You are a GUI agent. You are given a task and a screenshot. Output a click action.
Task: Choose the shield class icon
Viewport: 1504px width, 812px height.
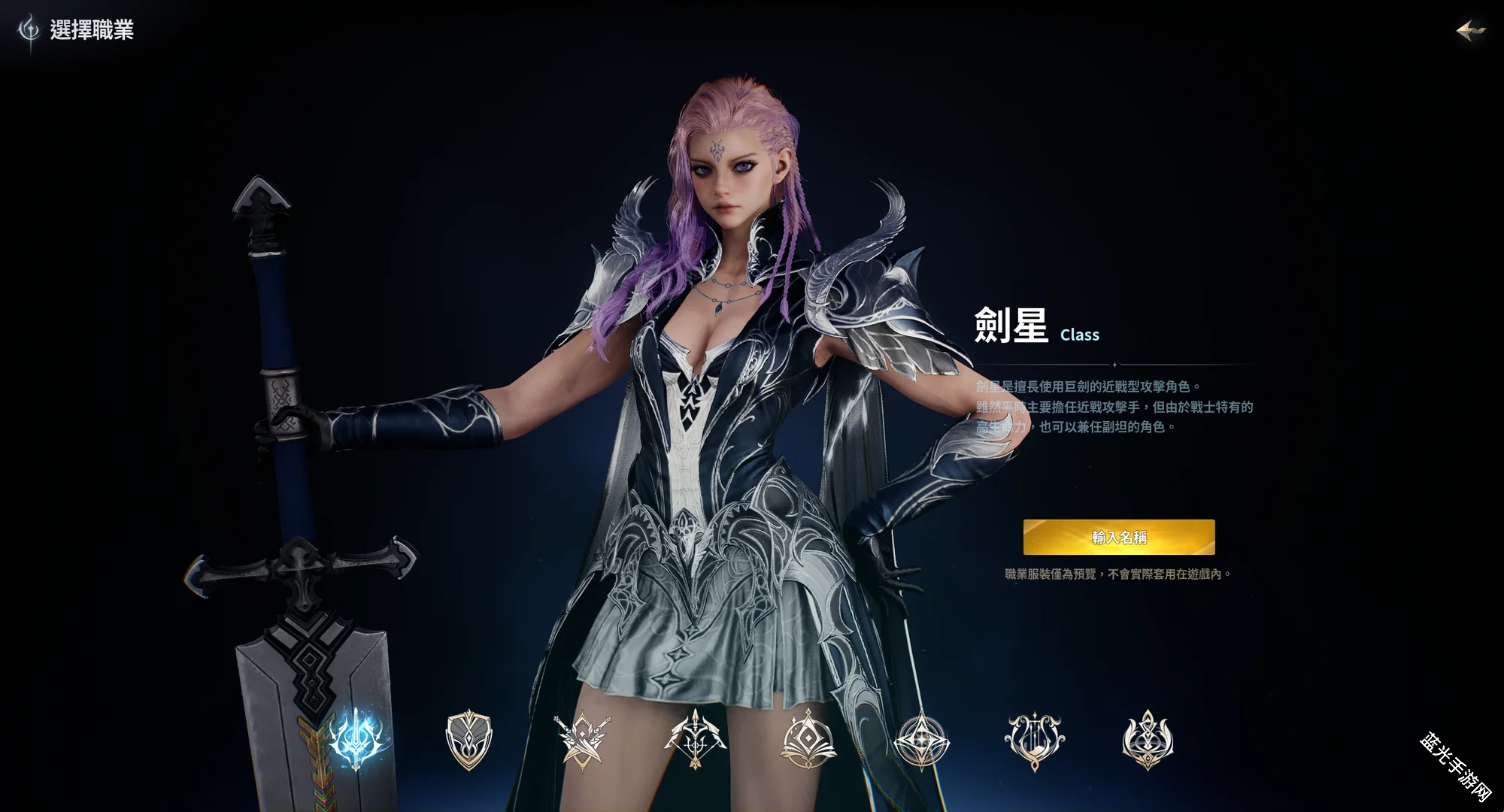click(x=468, y=740)
